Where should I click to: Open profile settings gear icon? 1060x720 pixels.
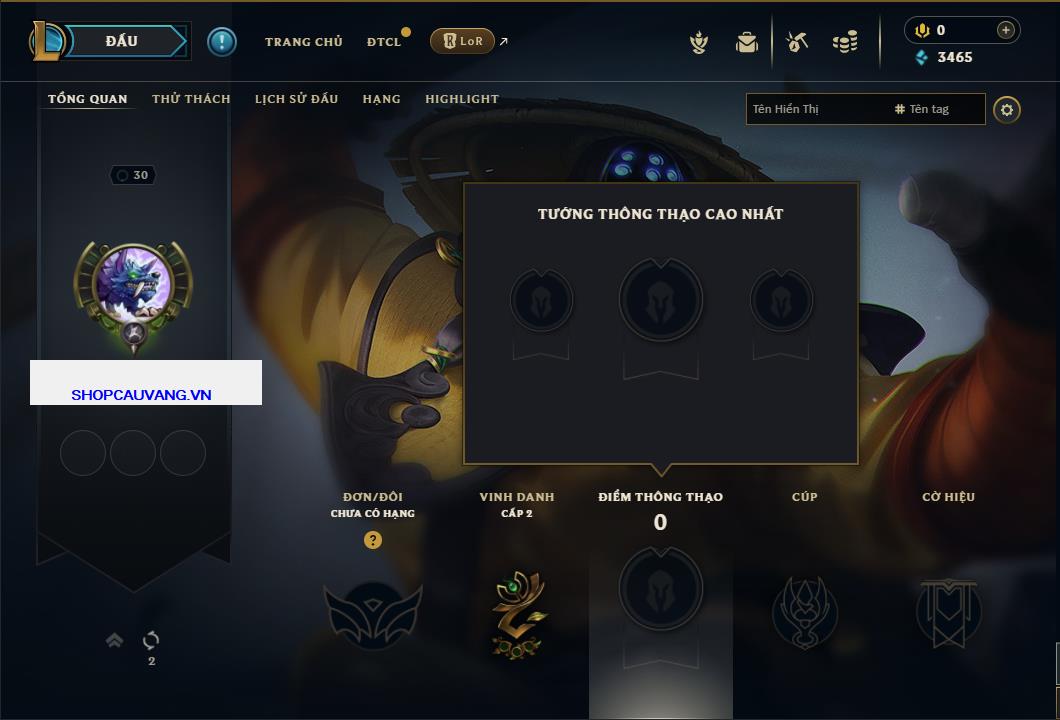[1007, 109]
